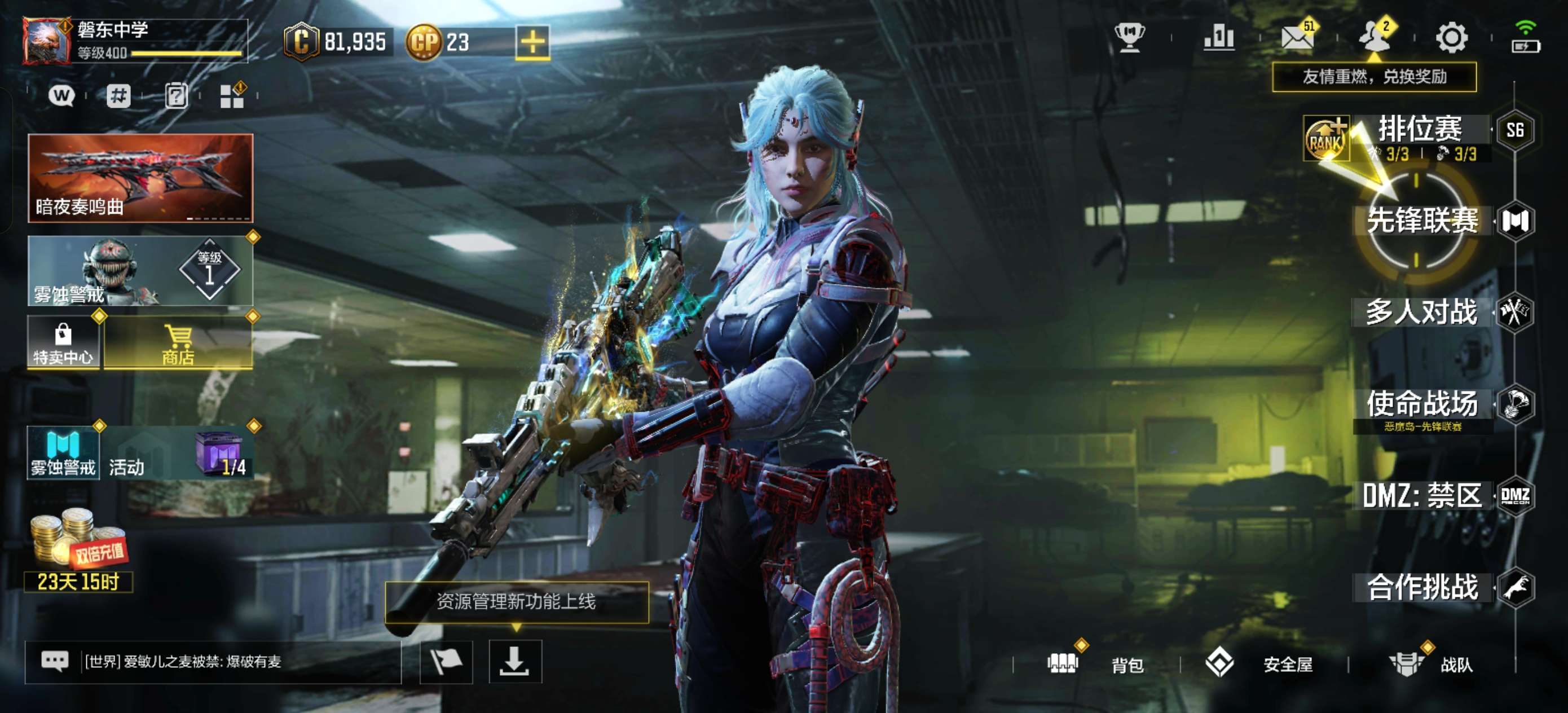Open the DMZ: 禁区 mode
The height and width of the screenshot is (713, 1568).
point(1422,496)
